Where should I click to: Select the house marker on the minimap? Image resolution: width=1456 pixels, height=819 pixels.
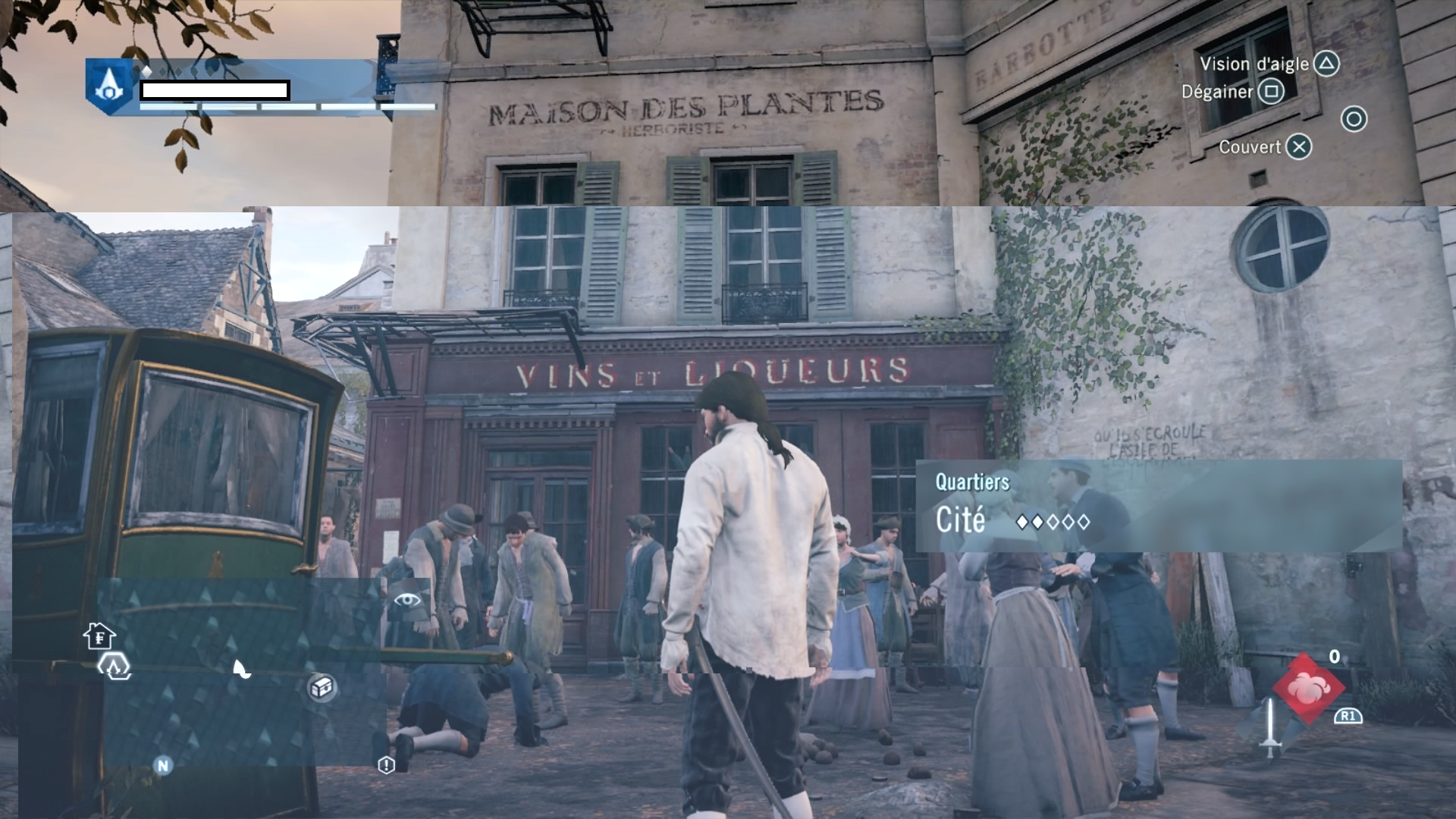pos(99,635)
